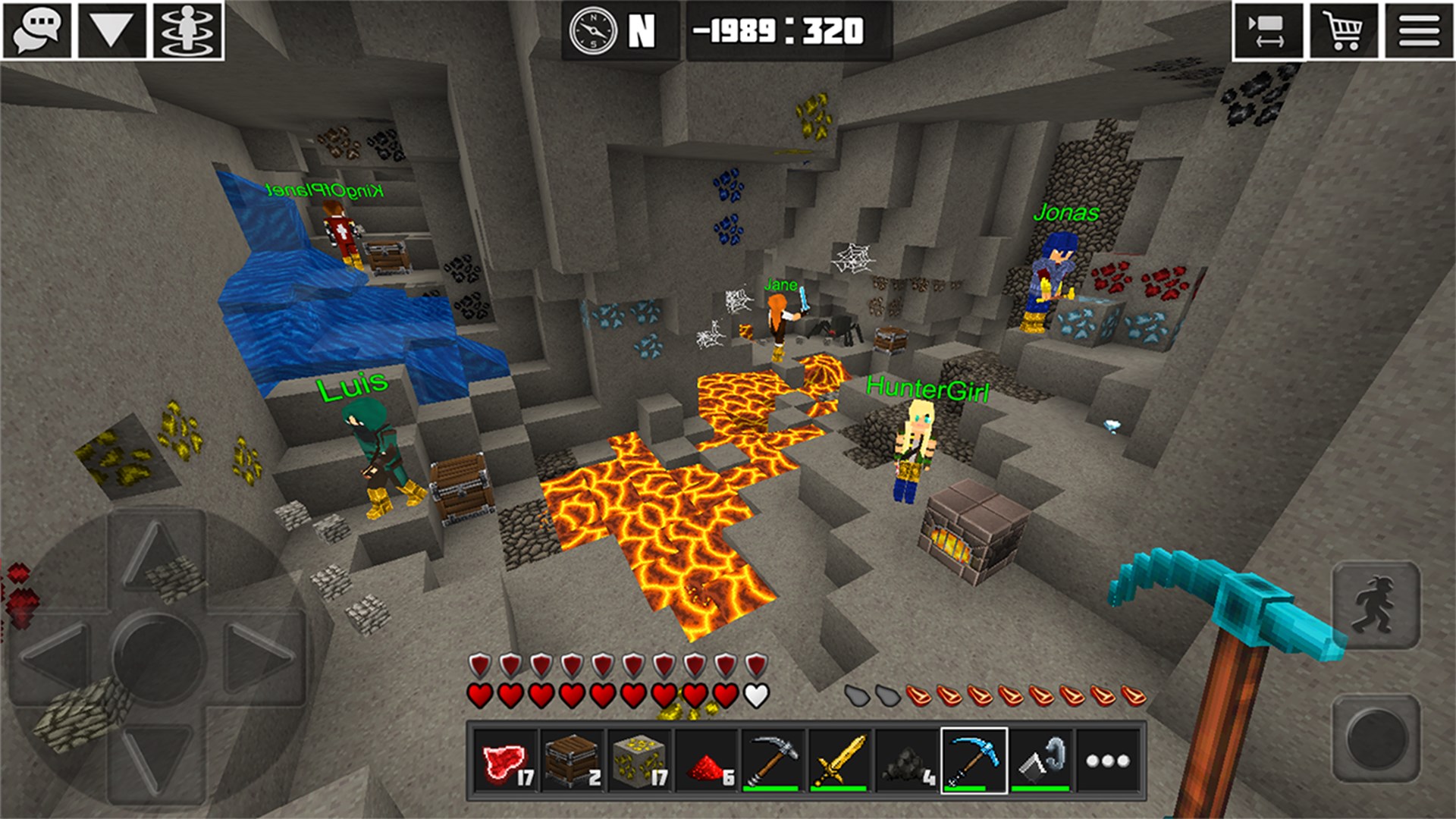Screen dimensions: 1456x819
Task: Tap the jump running-figure button
Action: tap(1376, 605)
